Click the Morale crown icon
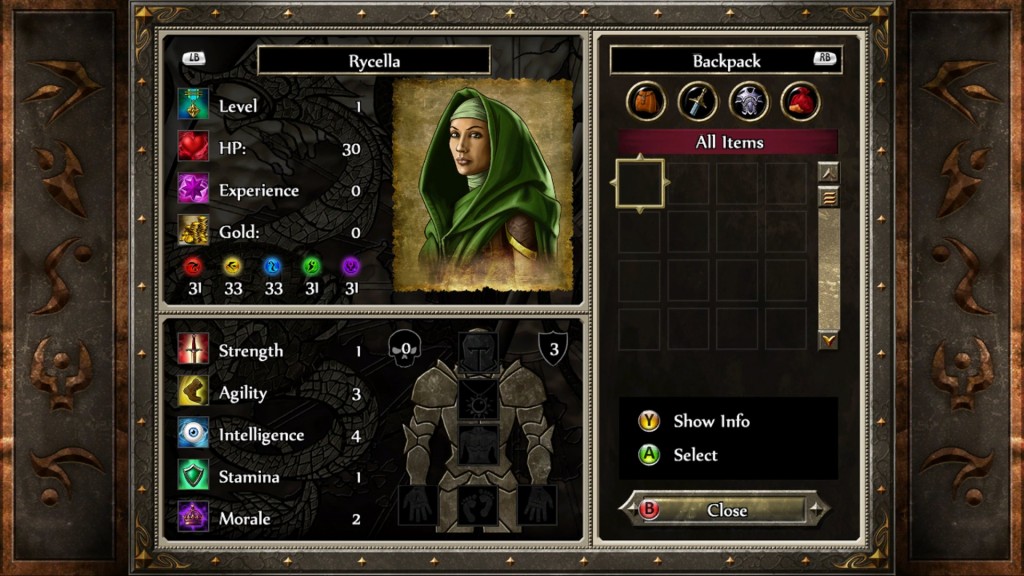This screenshot has width=1024, height=576. click(x=193, y=518)
